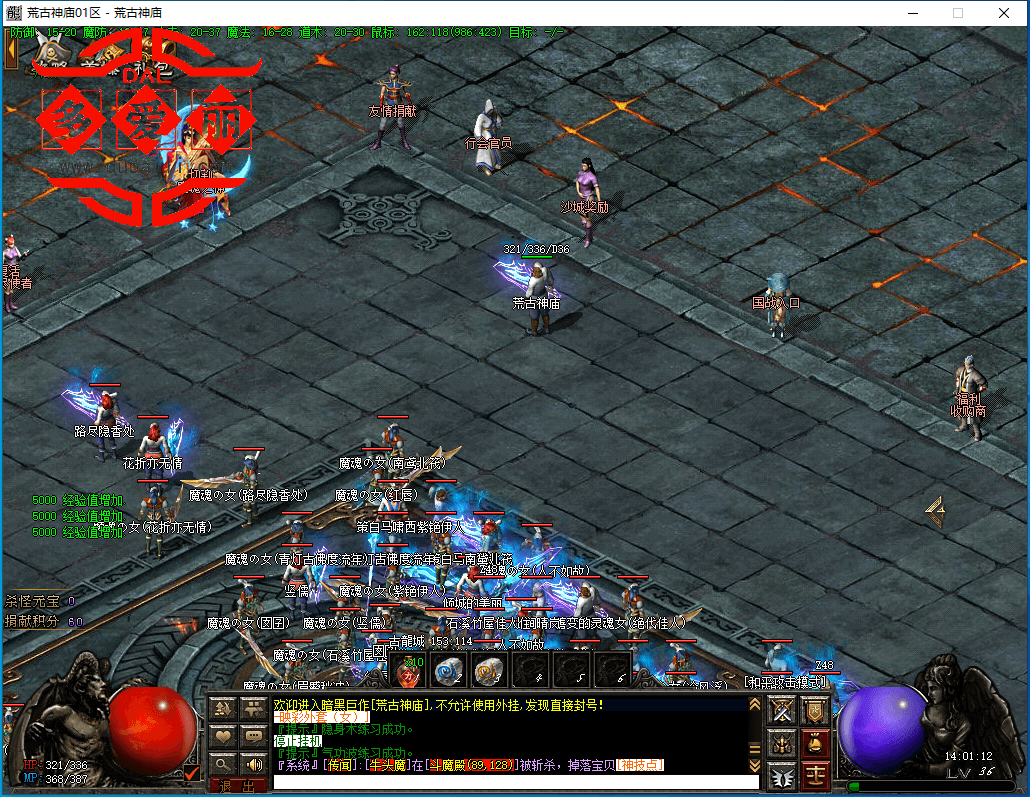Open the winged emblem skills button
Viewport: 1030px width, 797px height.
[x=783, y=773]
